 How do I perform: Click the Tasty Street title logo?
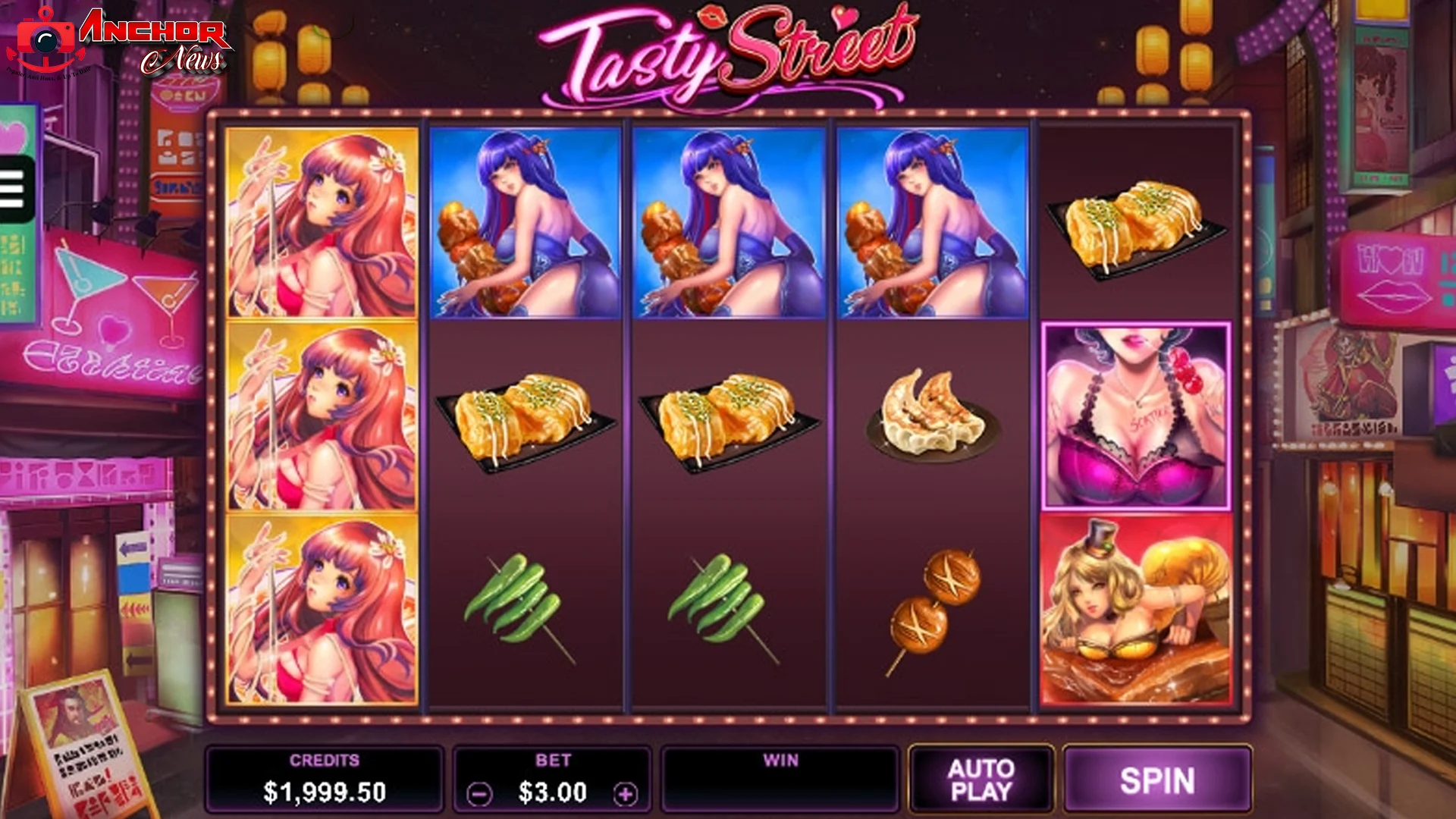[724, 53]
